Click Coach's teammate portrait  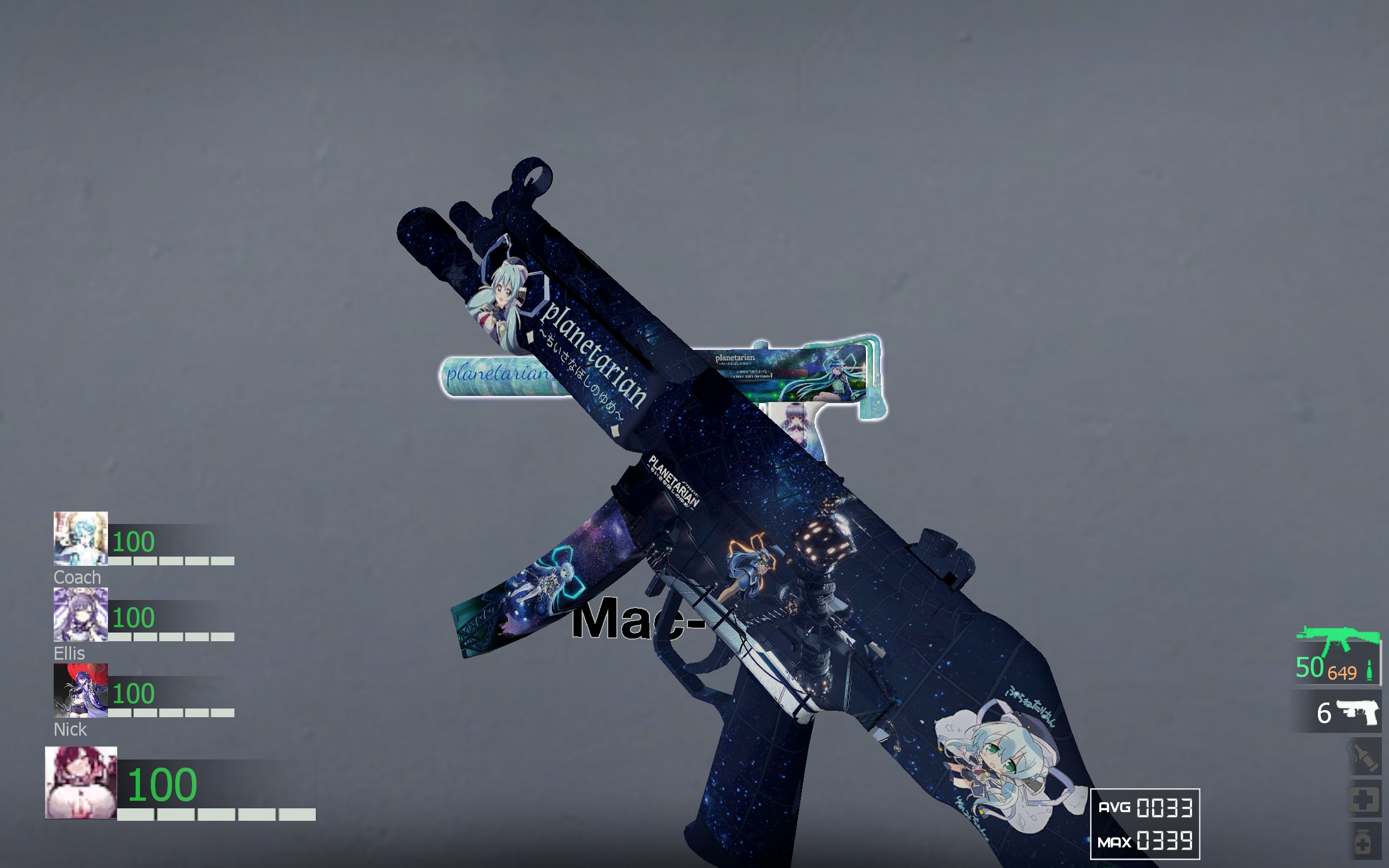coord(80,539)
